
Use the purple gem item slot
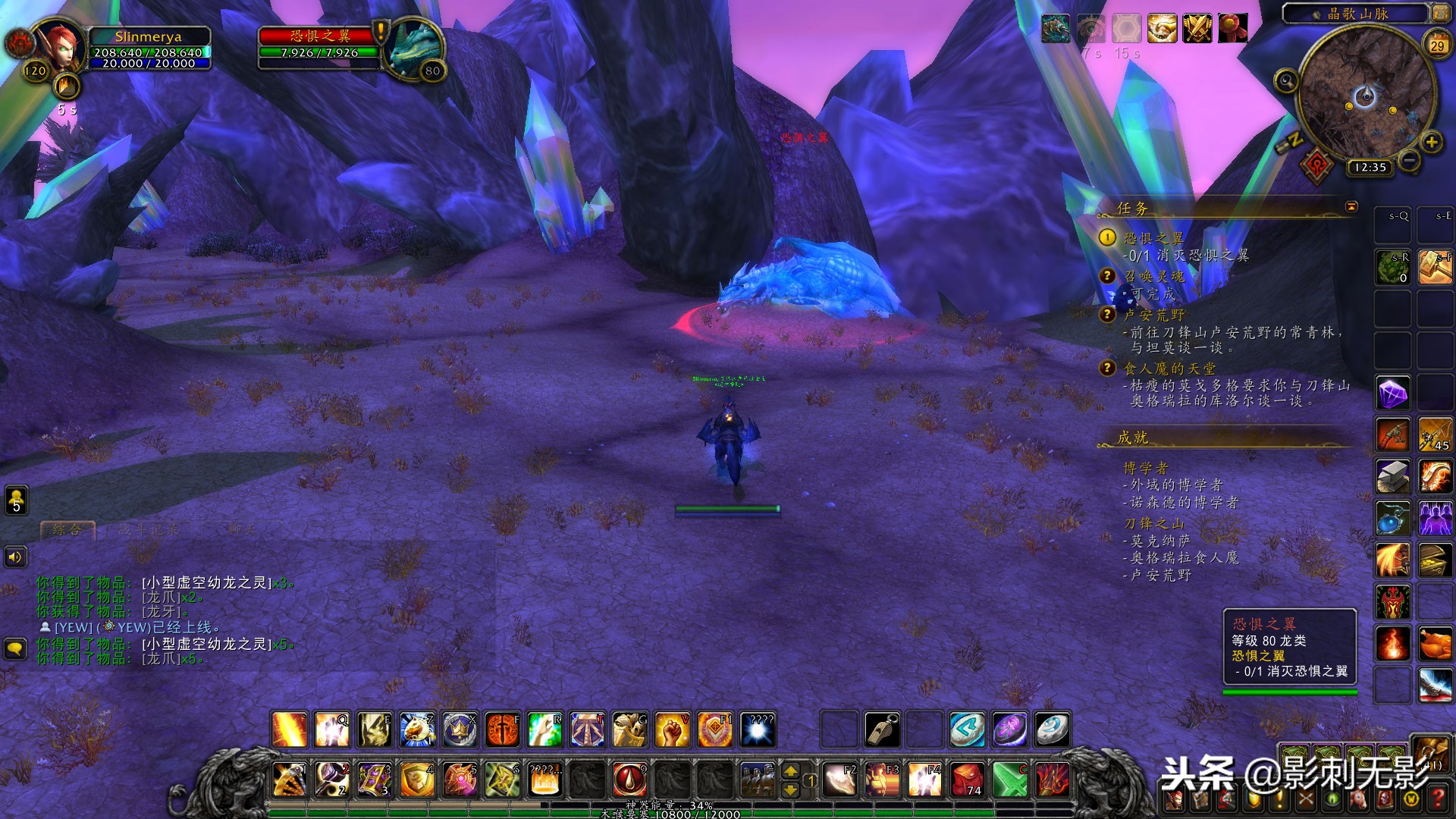coord(1393,394)
